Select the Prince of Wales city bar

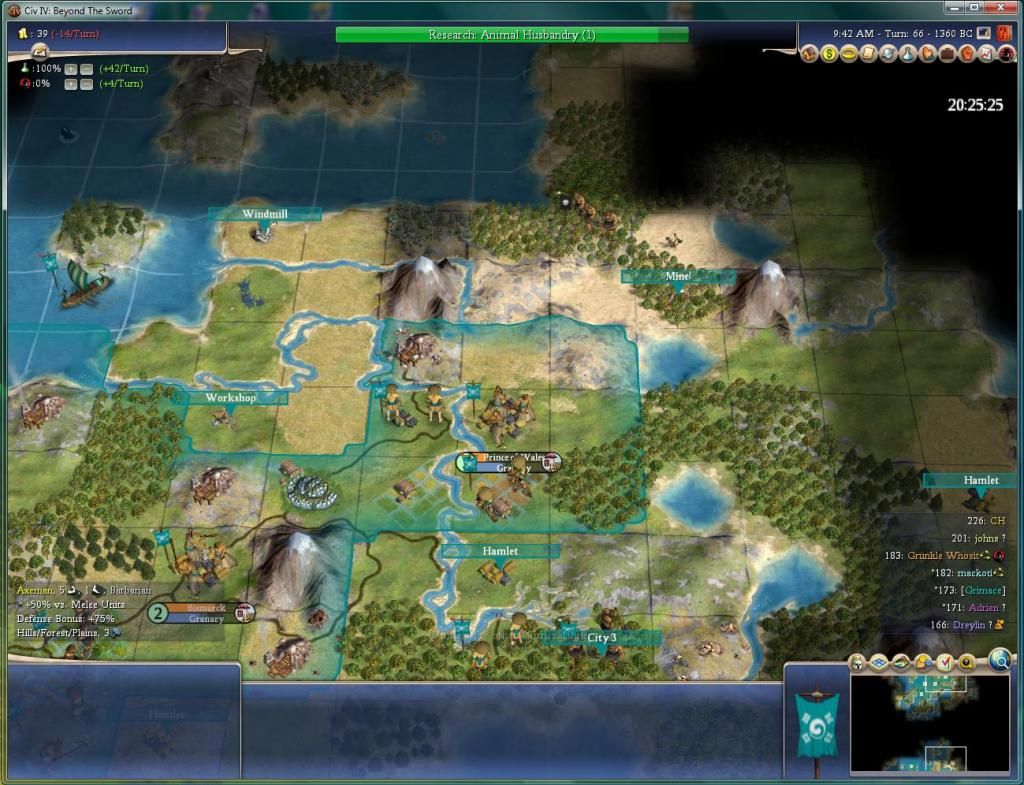pyautogui.click(x=509, y=461)
